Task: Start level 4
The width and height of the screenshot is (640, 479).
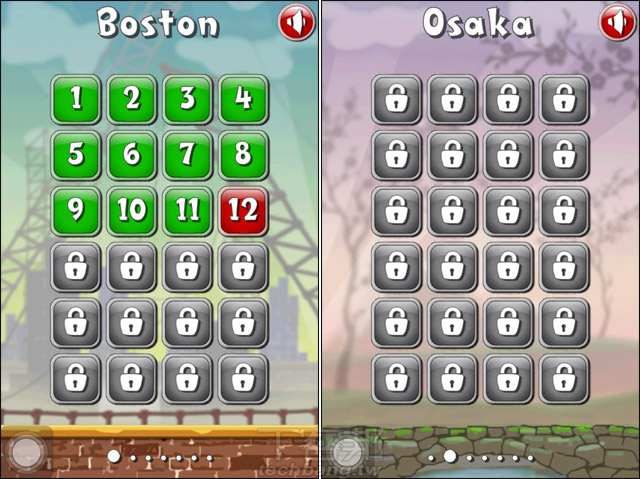Action: tap(244, 99)
